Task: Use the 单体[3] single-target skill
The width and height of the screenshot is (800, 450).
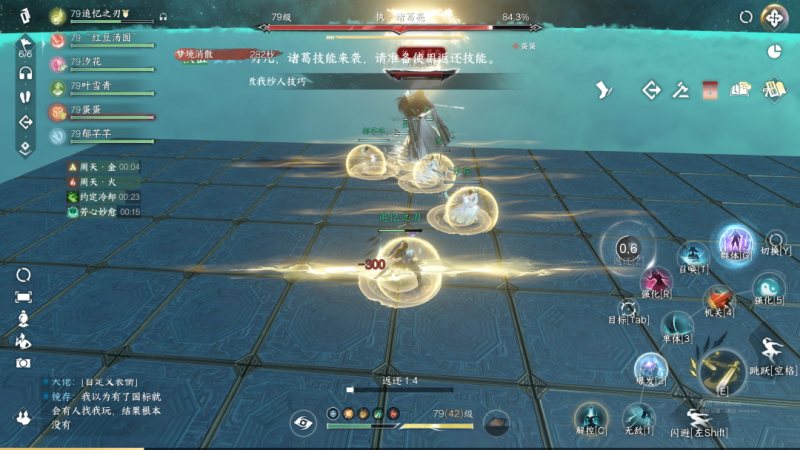Action: point(678,325)
